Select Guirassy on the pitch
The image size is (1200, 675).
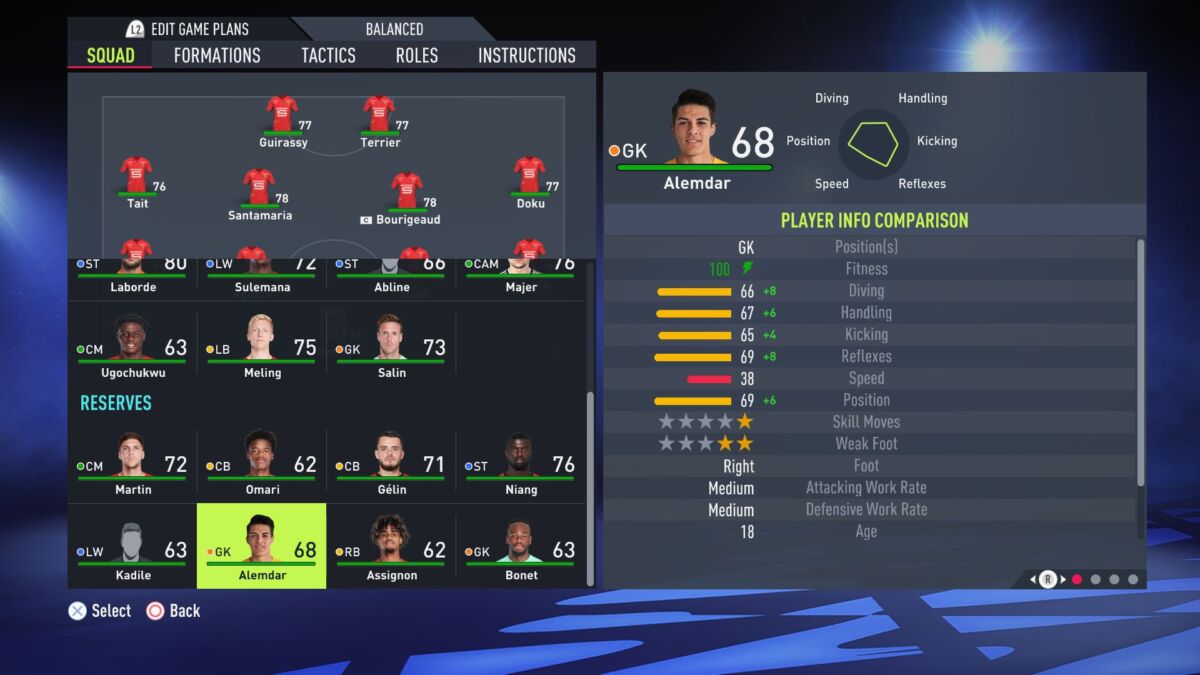click(x=283, y=117)
